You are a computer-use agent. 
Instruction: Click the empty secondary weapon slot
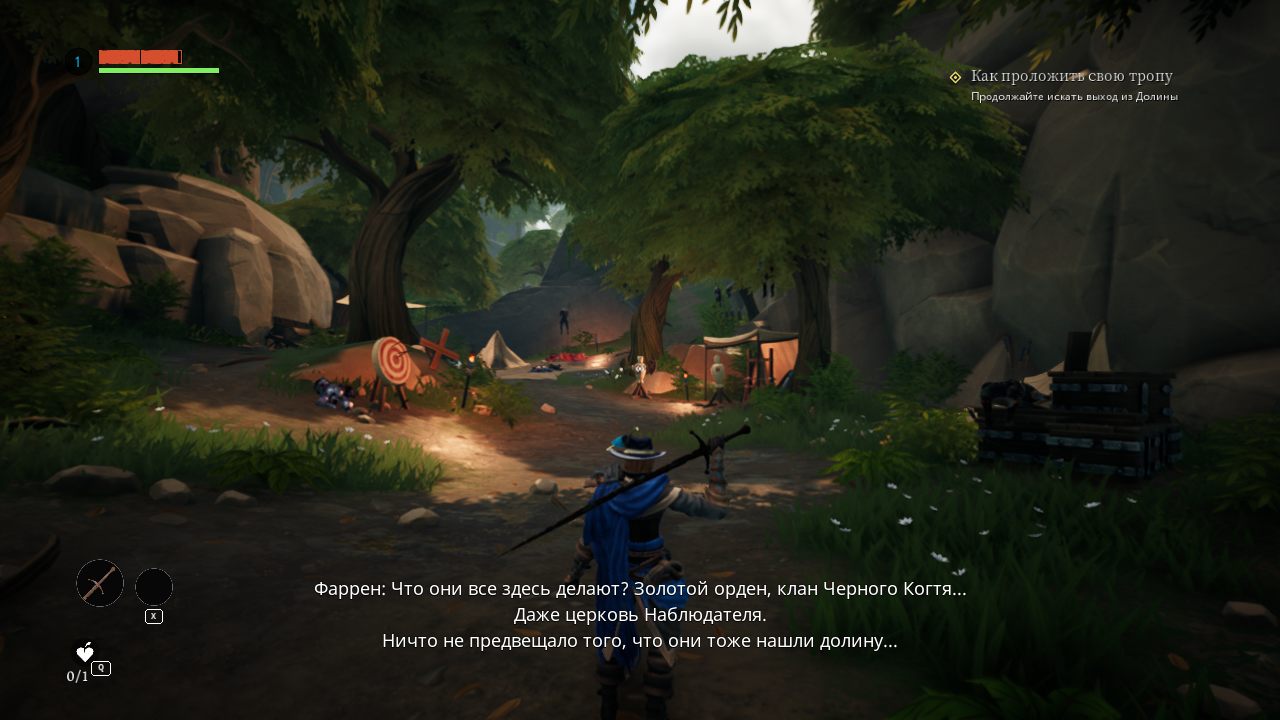pyautogui.click(x=154, y=587)
